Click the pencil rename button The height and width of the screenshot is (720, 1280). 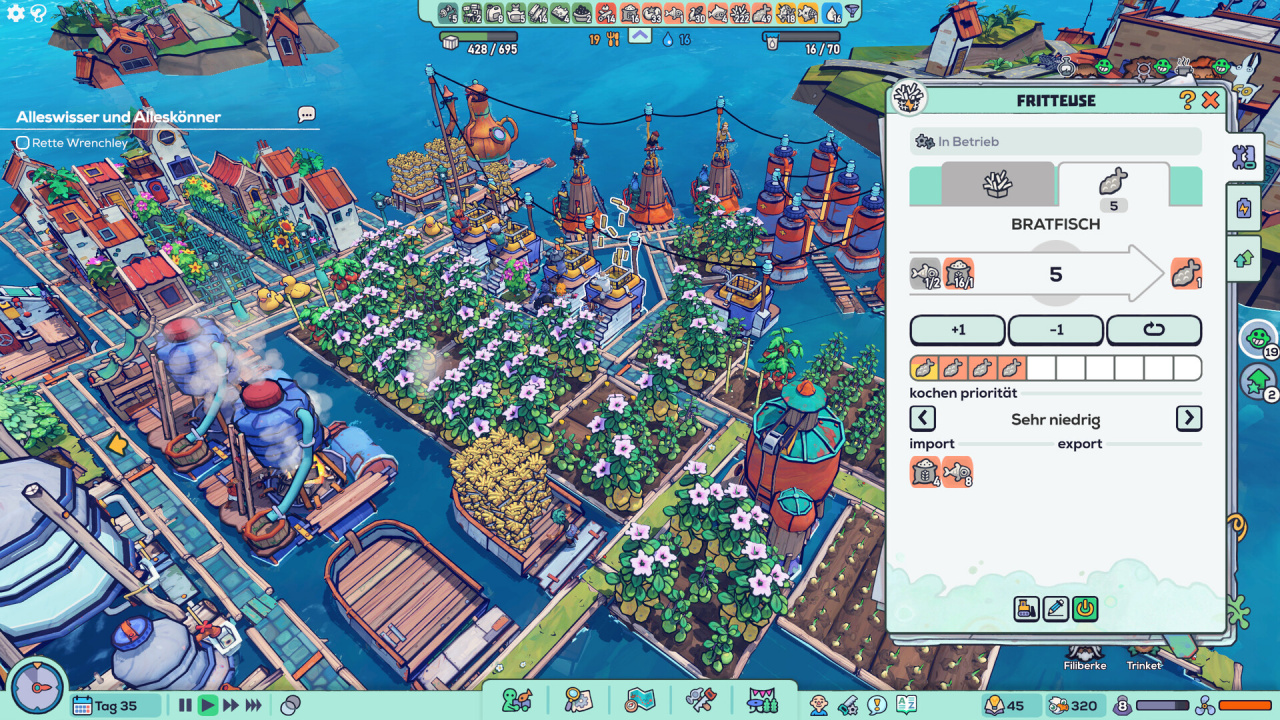pyautogui.click(x=1055, y=608)
